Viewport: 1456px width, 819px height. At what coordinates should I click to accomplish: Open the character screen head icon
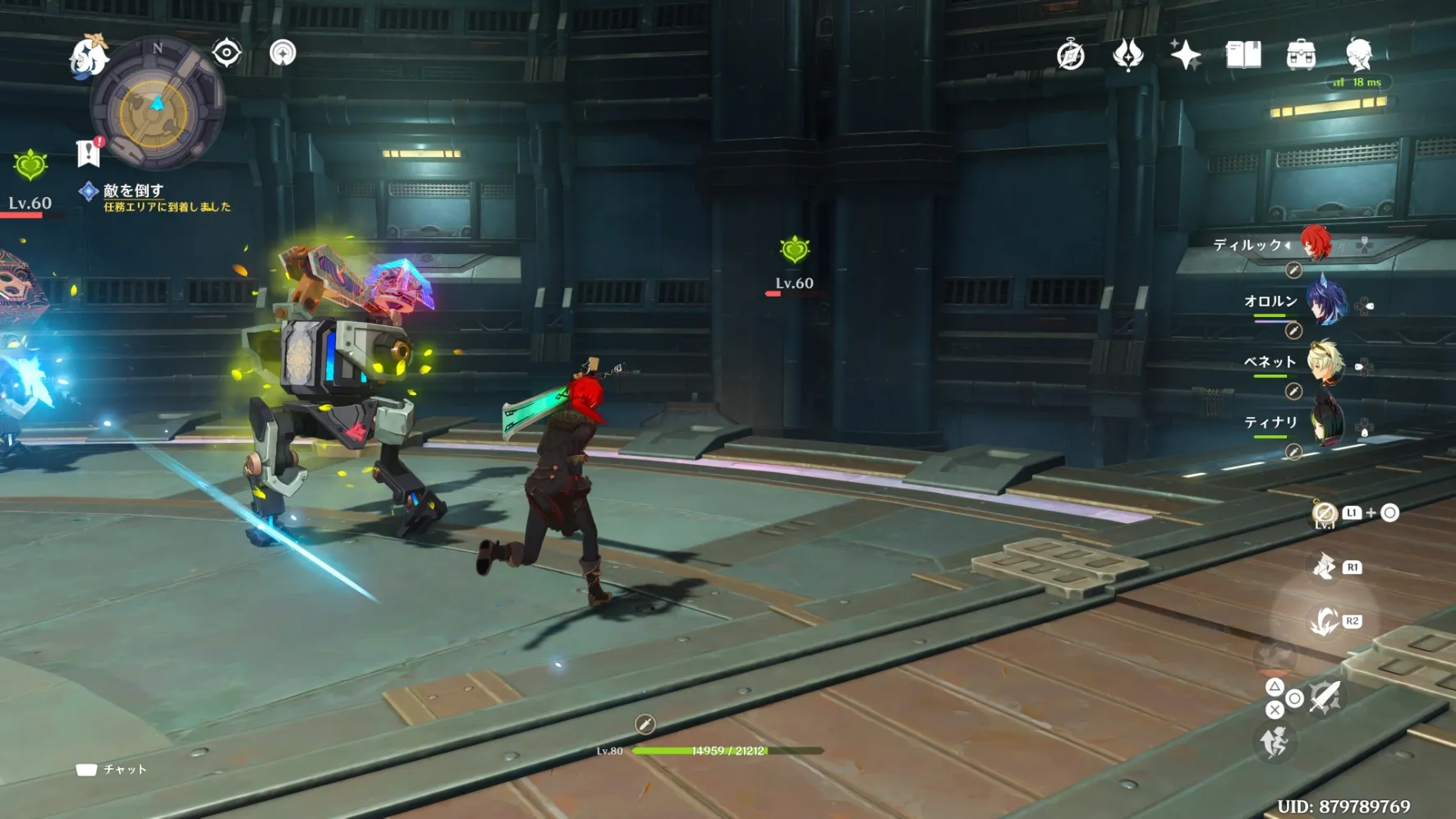click(x=1359, y=55)
